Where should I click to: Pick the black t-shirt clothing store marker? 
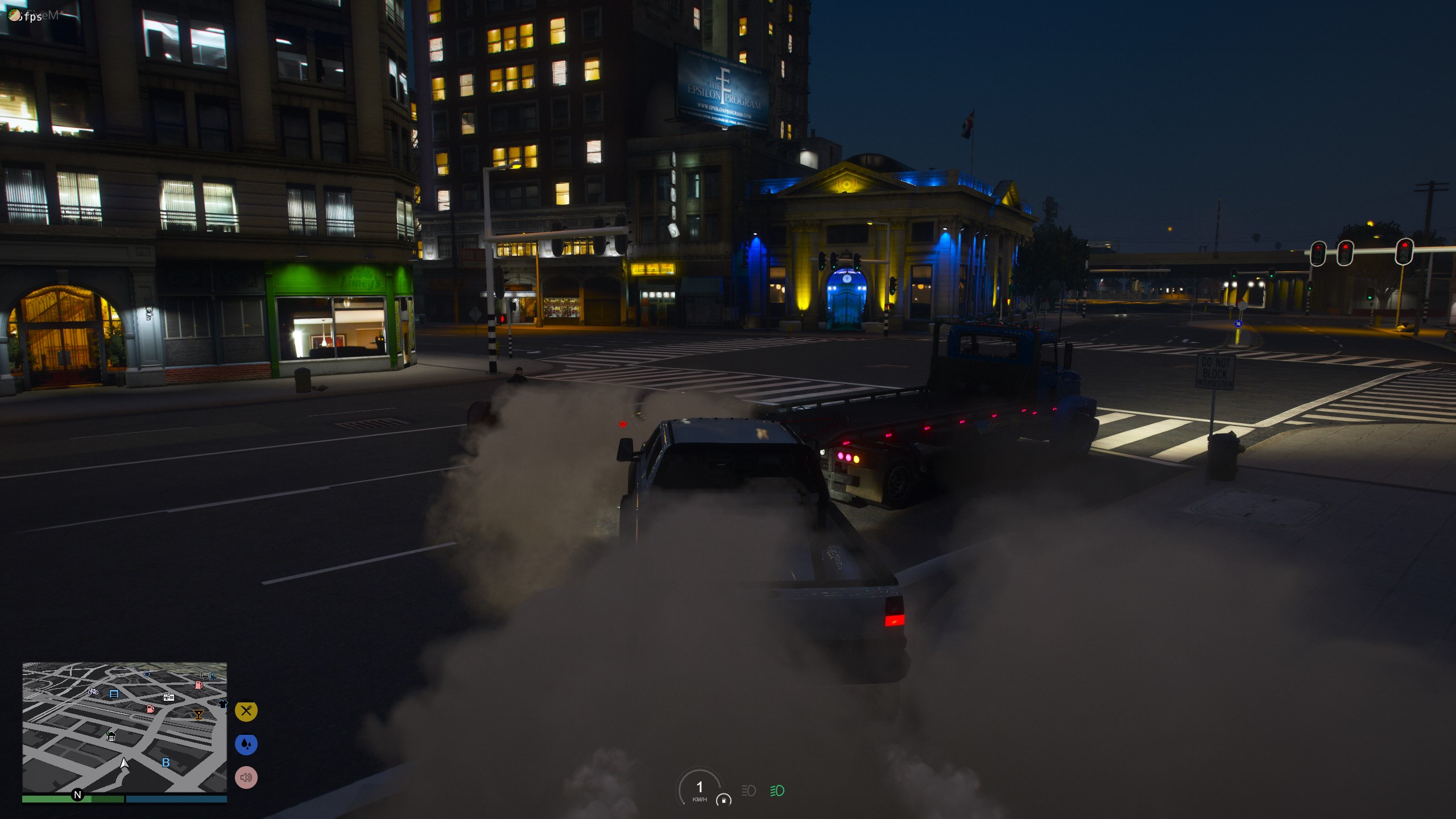coord(222,704)
